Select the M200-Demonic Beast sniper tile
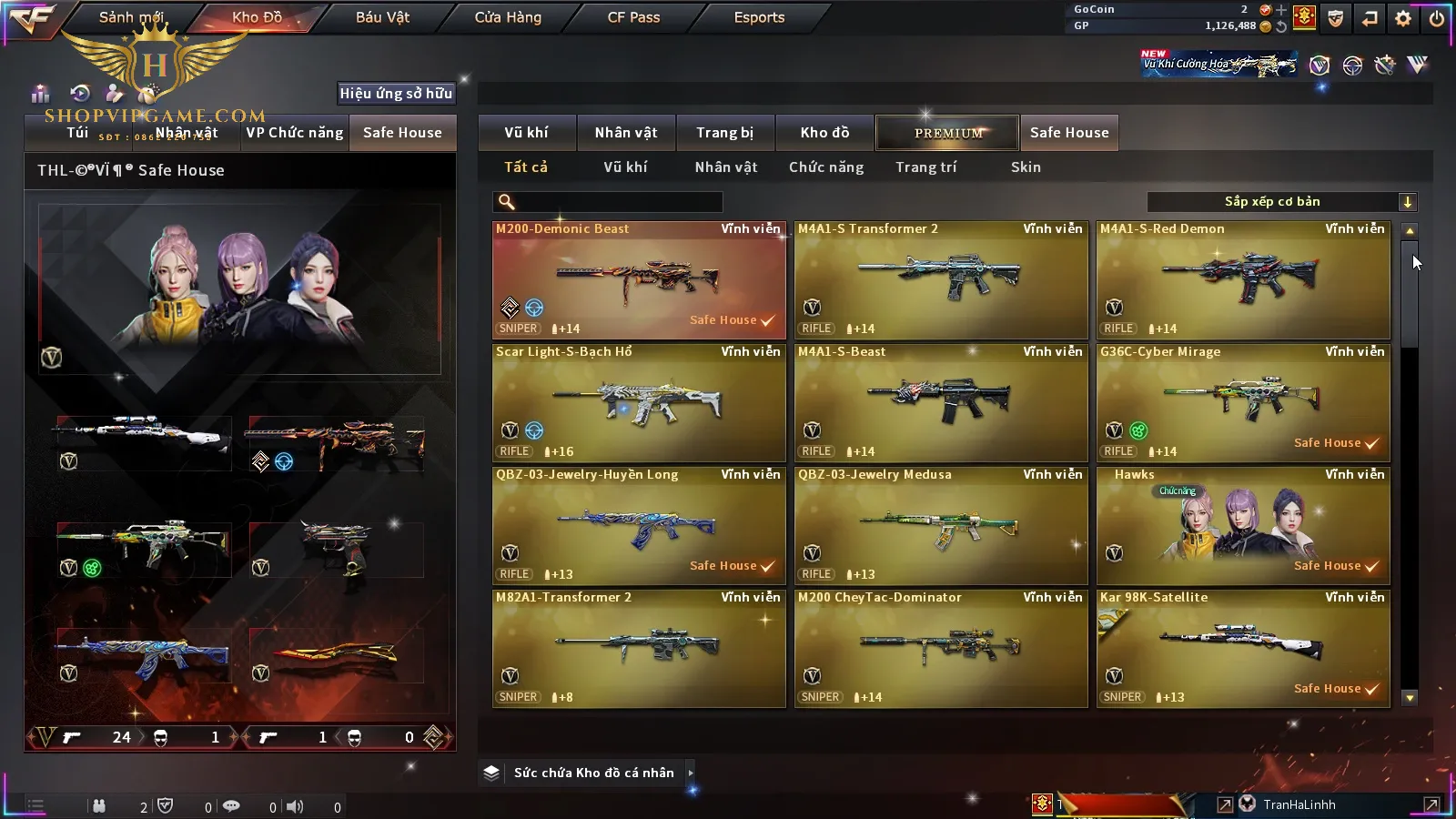Image resolution: width=1456 pixels, height=819 pixels. pyautogui.click(x=638, y=280)
